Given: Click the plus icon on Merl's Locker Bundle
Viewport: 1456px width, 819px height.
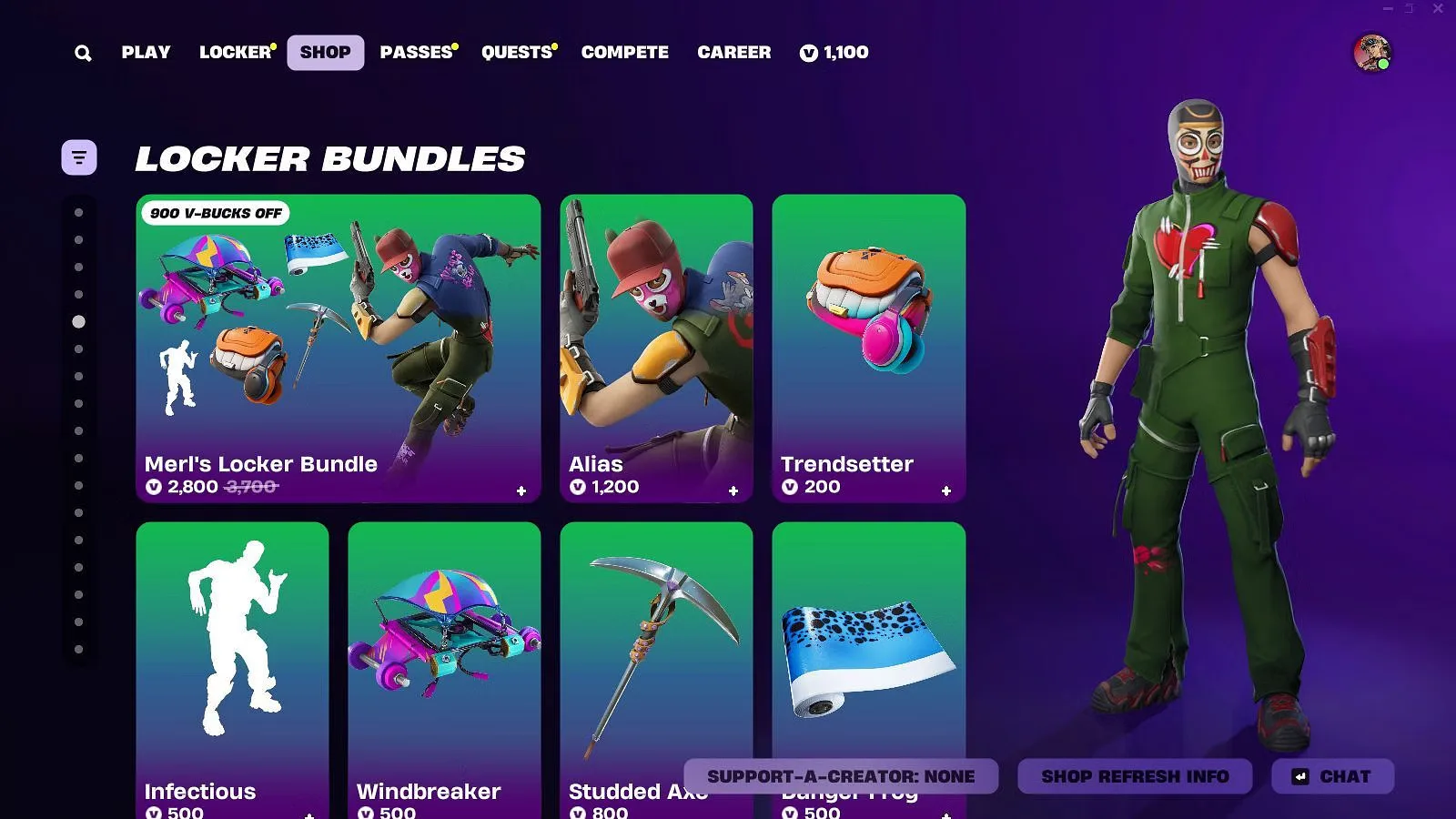Looking at the screenshot, I should [521, 491].
